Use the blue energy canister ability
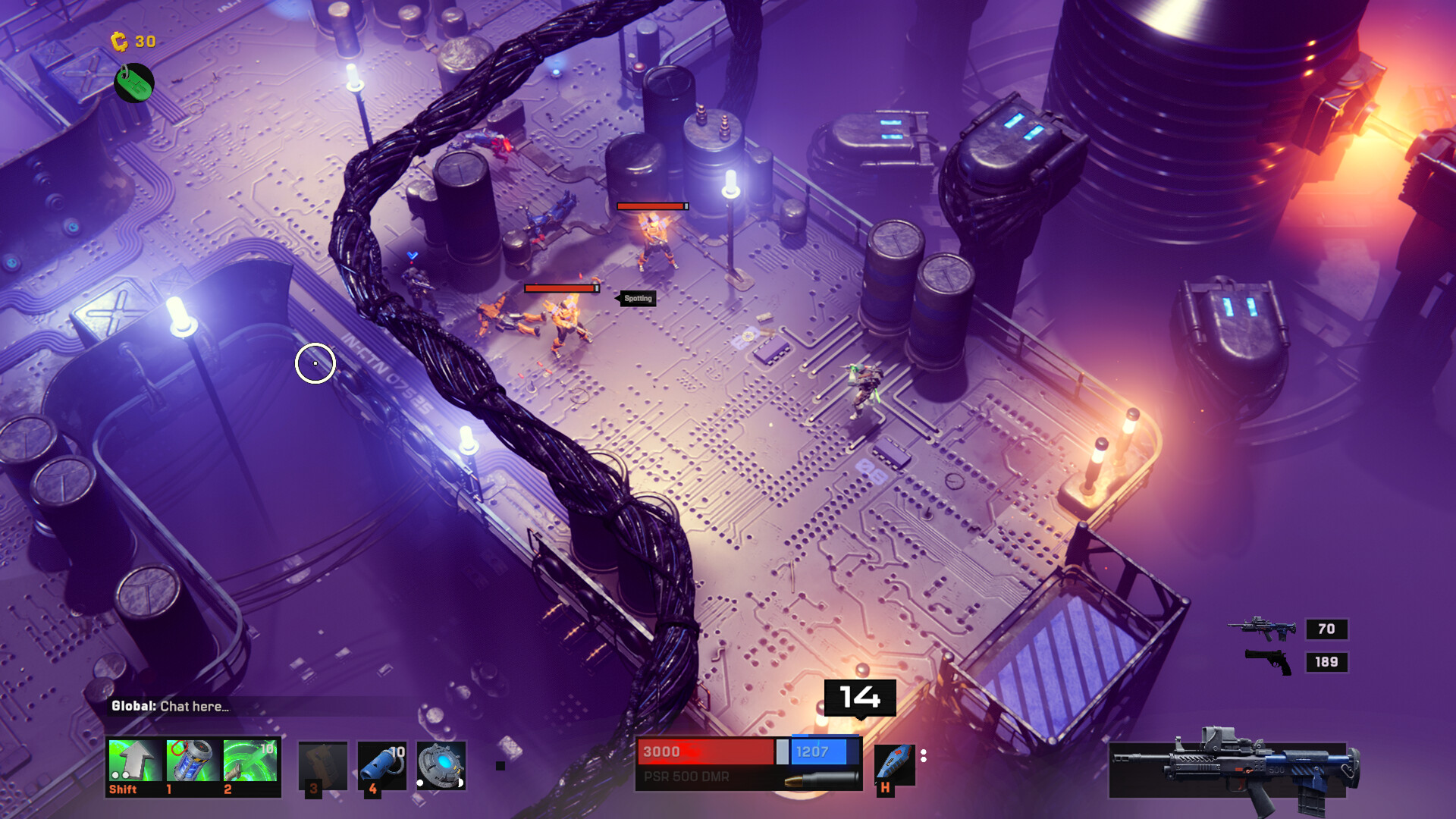 (193, 761)
